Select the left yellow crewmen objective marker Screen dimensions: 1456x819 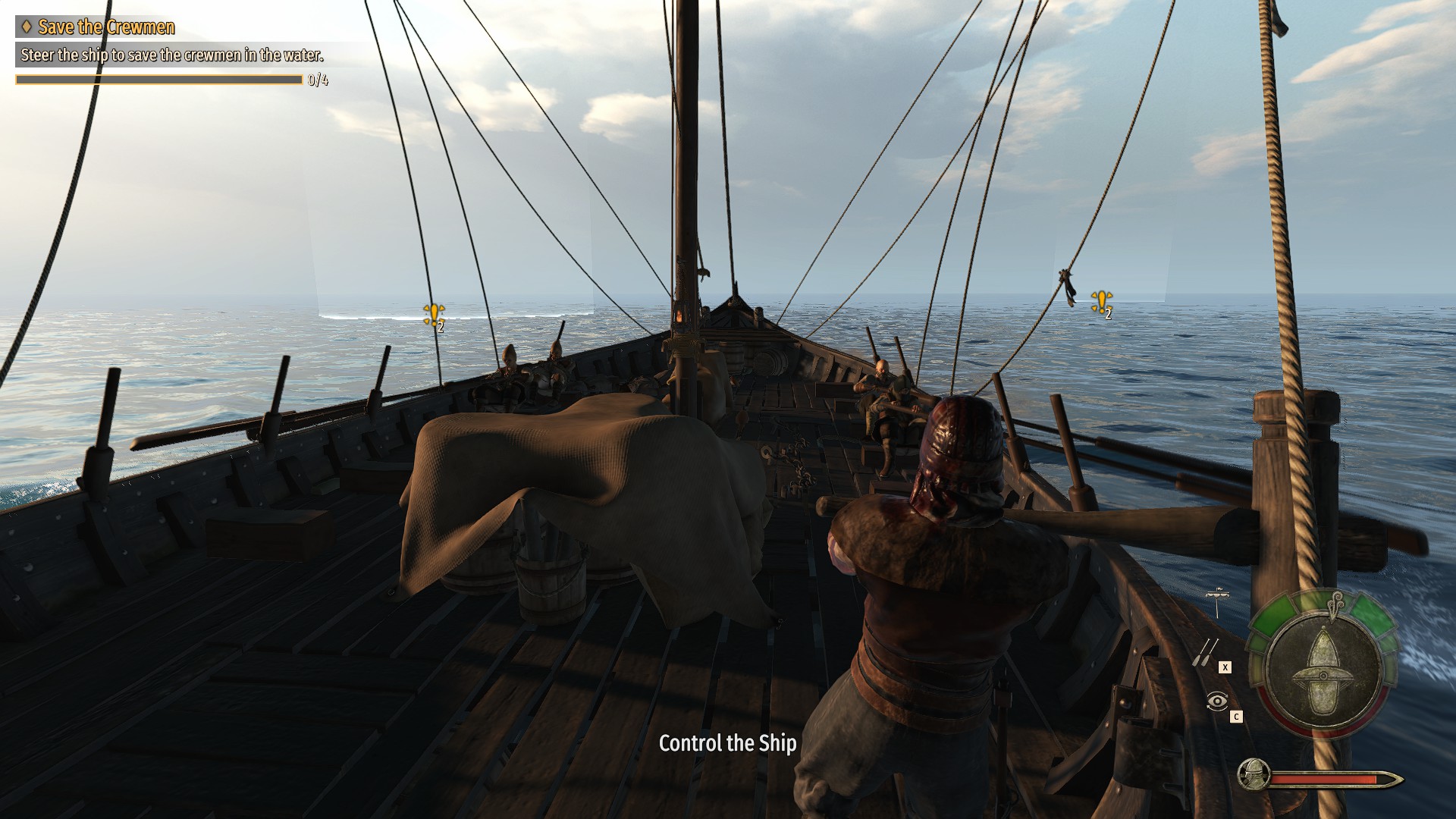434,314
